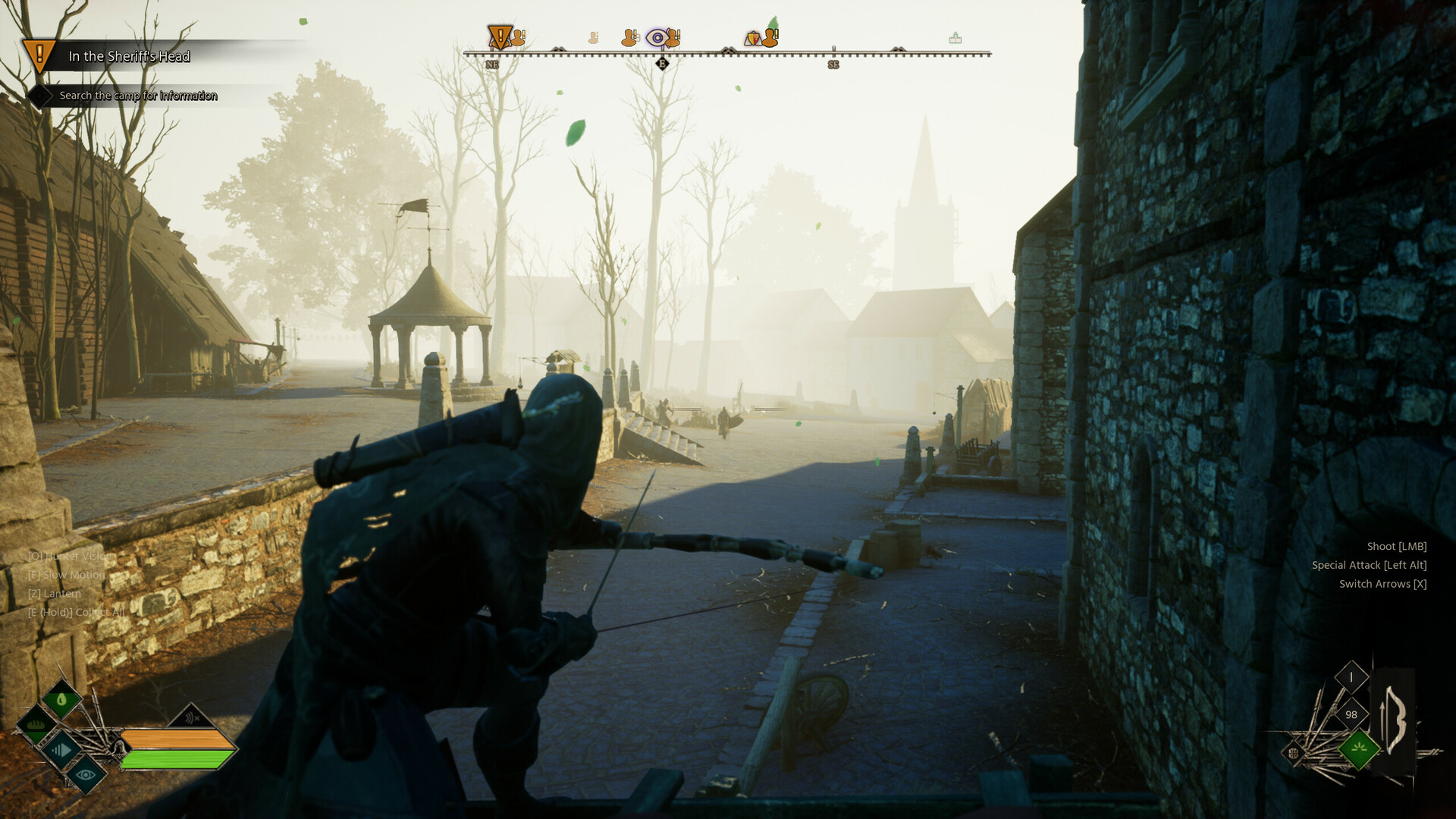Toggle the muted sound indicator above the bars

[190, 717]
